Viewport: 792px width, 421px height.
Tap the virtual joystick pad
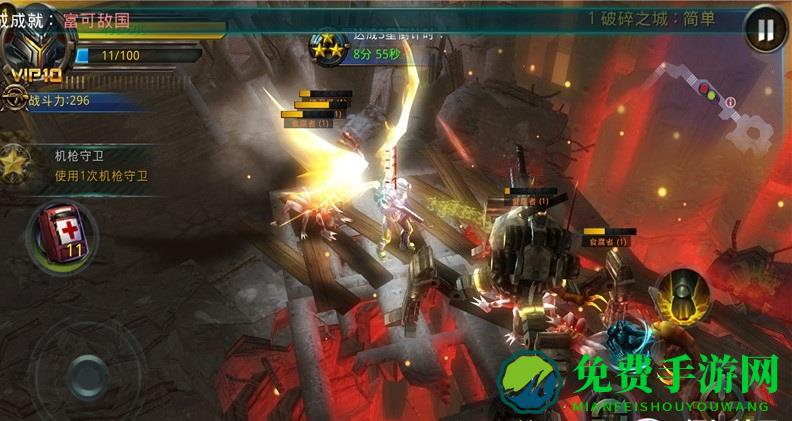pyautogui.click(x=88, y=377)
